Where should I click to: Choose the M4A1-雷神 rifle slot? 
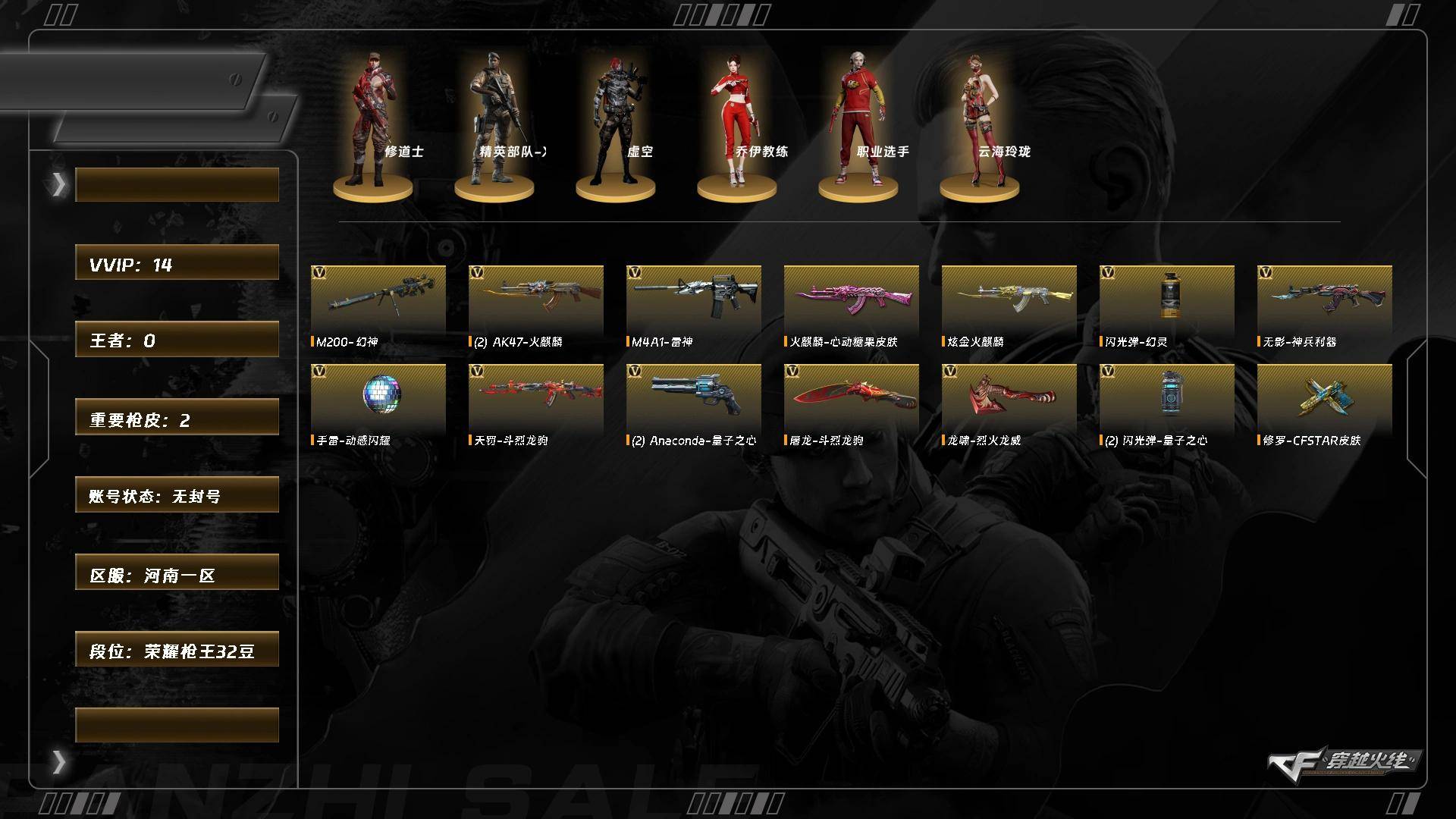[694, 299]
